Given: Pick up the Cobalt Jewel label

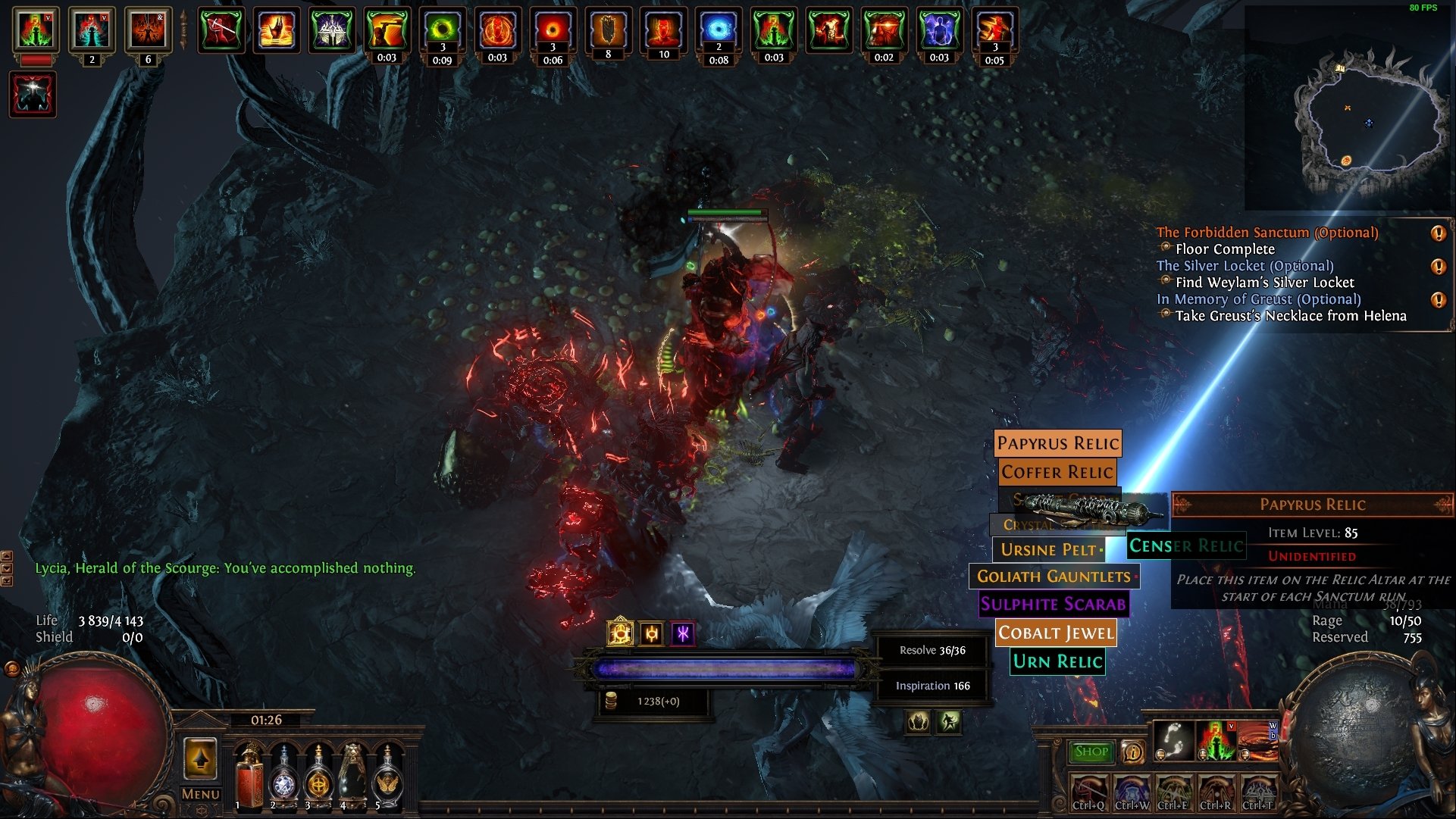Looking at the screenshot, I should click(1056, 633).
